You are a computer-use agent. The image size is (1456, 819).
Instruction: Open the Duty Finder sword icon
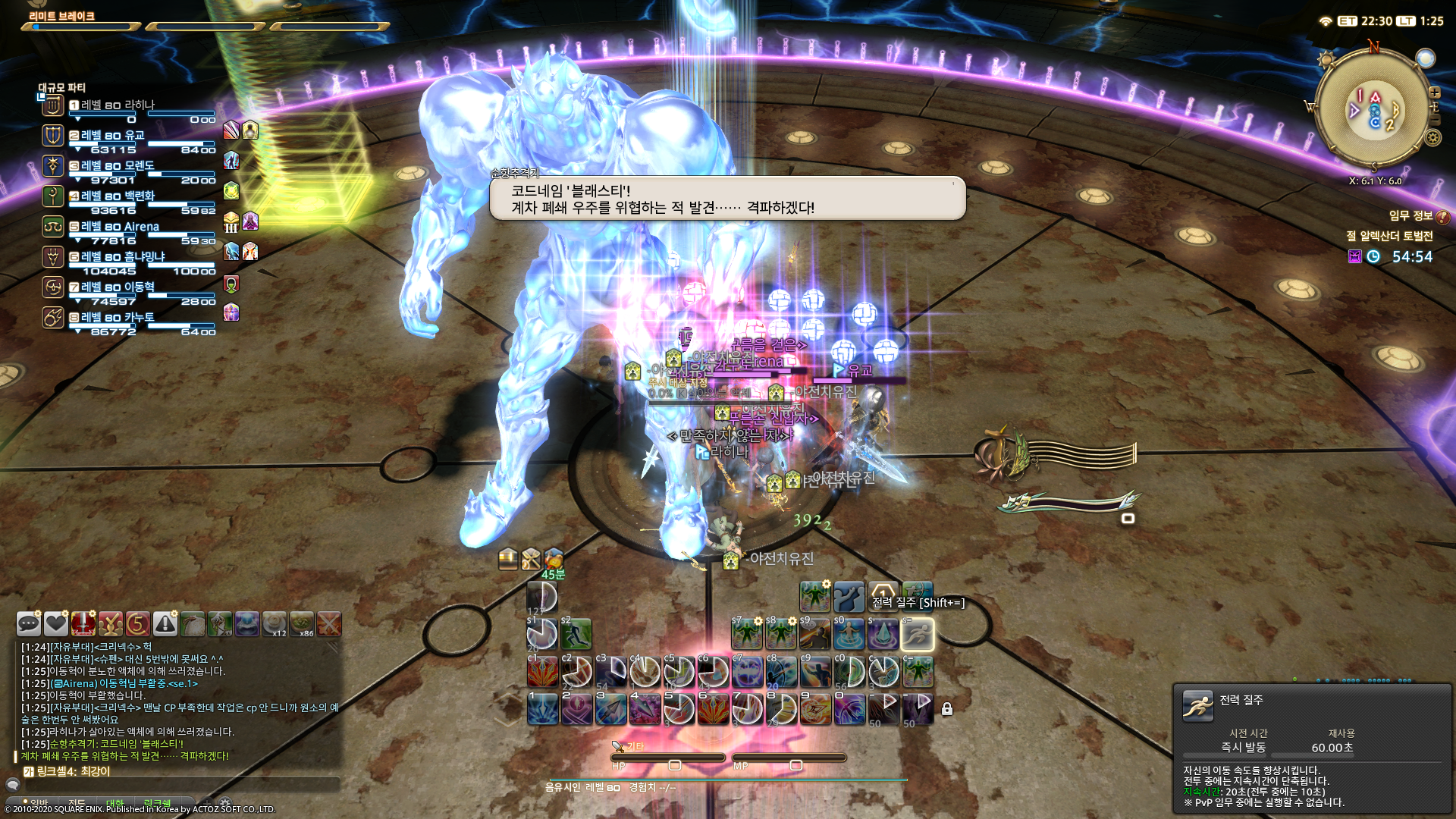tap(83, 623)
